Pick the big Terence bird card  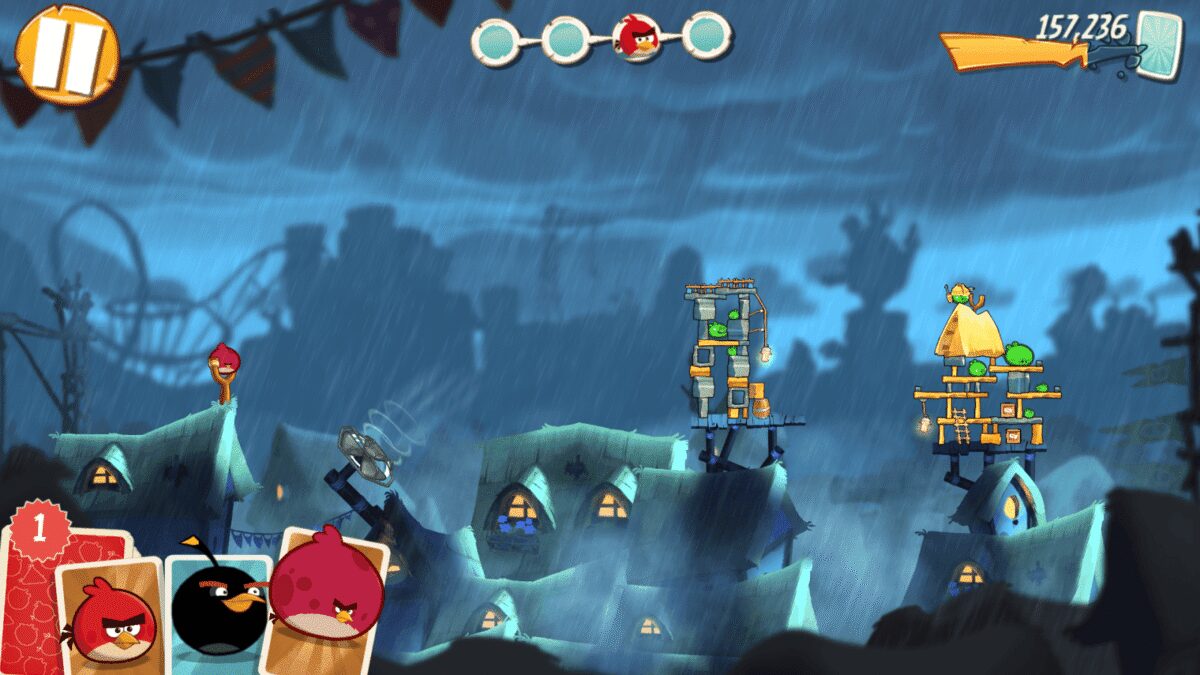click(x=327, y=593)
